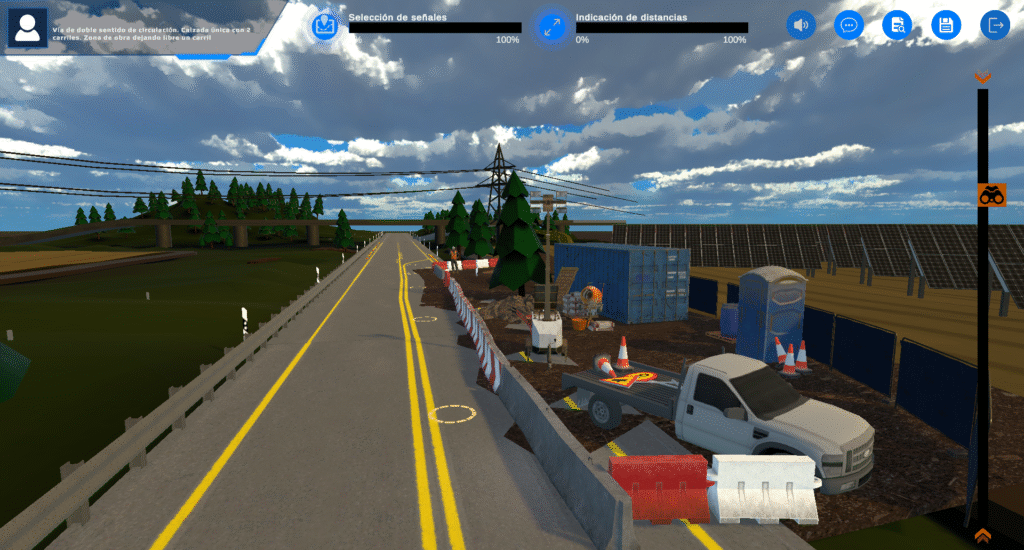The image size is (1024, 550).
Task: Open the document search report button
Action: 897,25
